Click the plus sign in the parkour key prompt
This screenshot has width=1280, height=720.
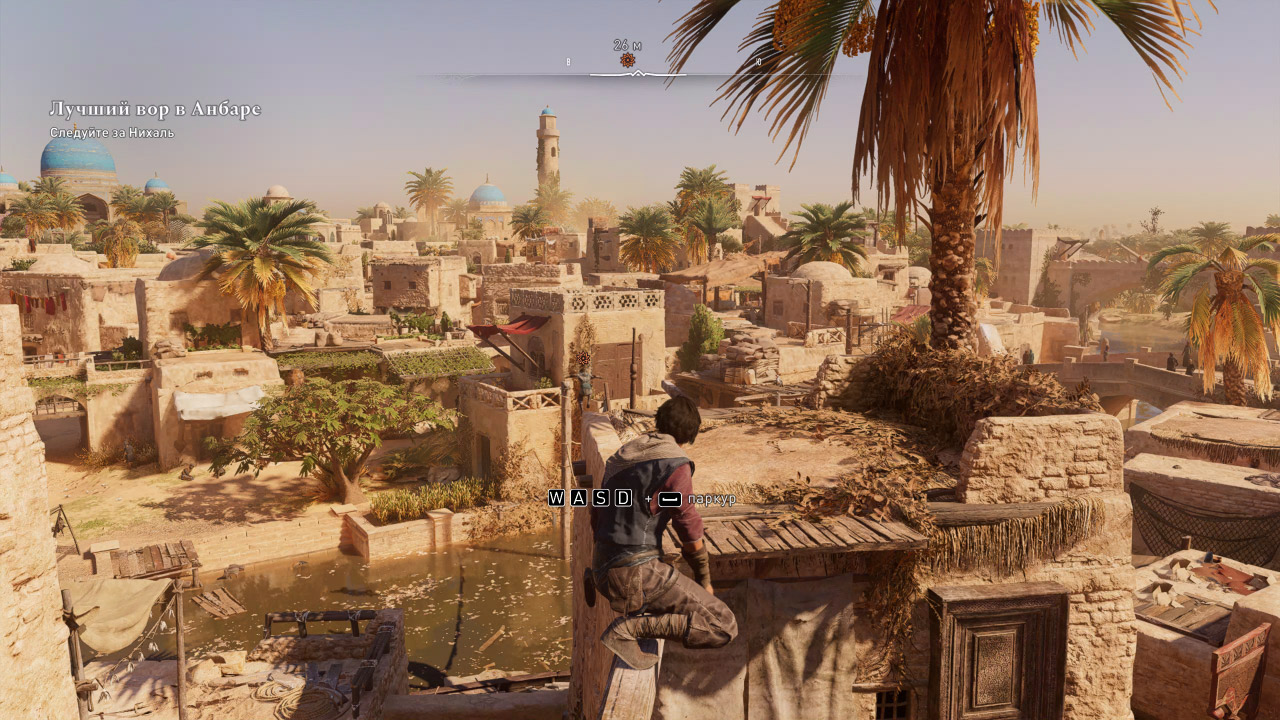[x=648, y=498]
